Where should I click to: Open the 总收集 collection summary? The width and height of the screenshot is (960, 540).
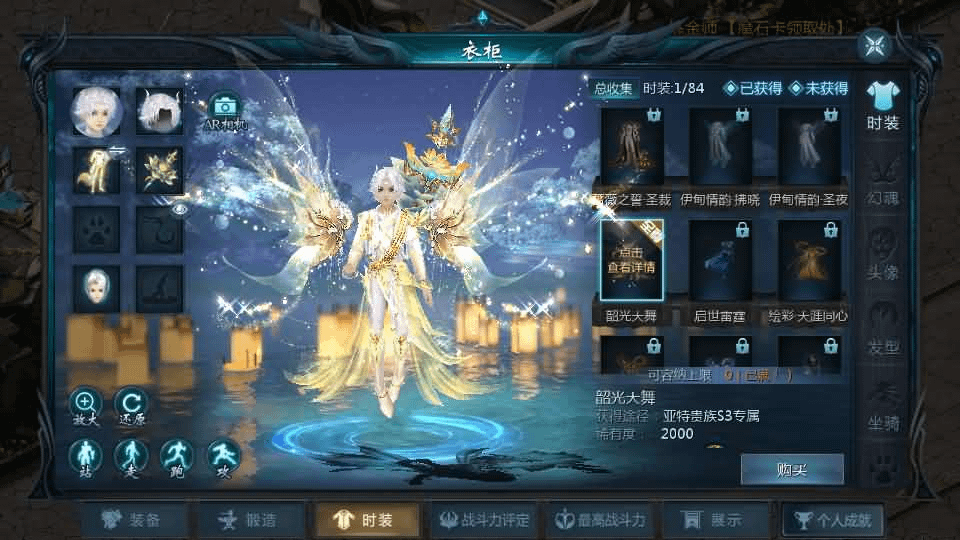click(x=614, y=88)
